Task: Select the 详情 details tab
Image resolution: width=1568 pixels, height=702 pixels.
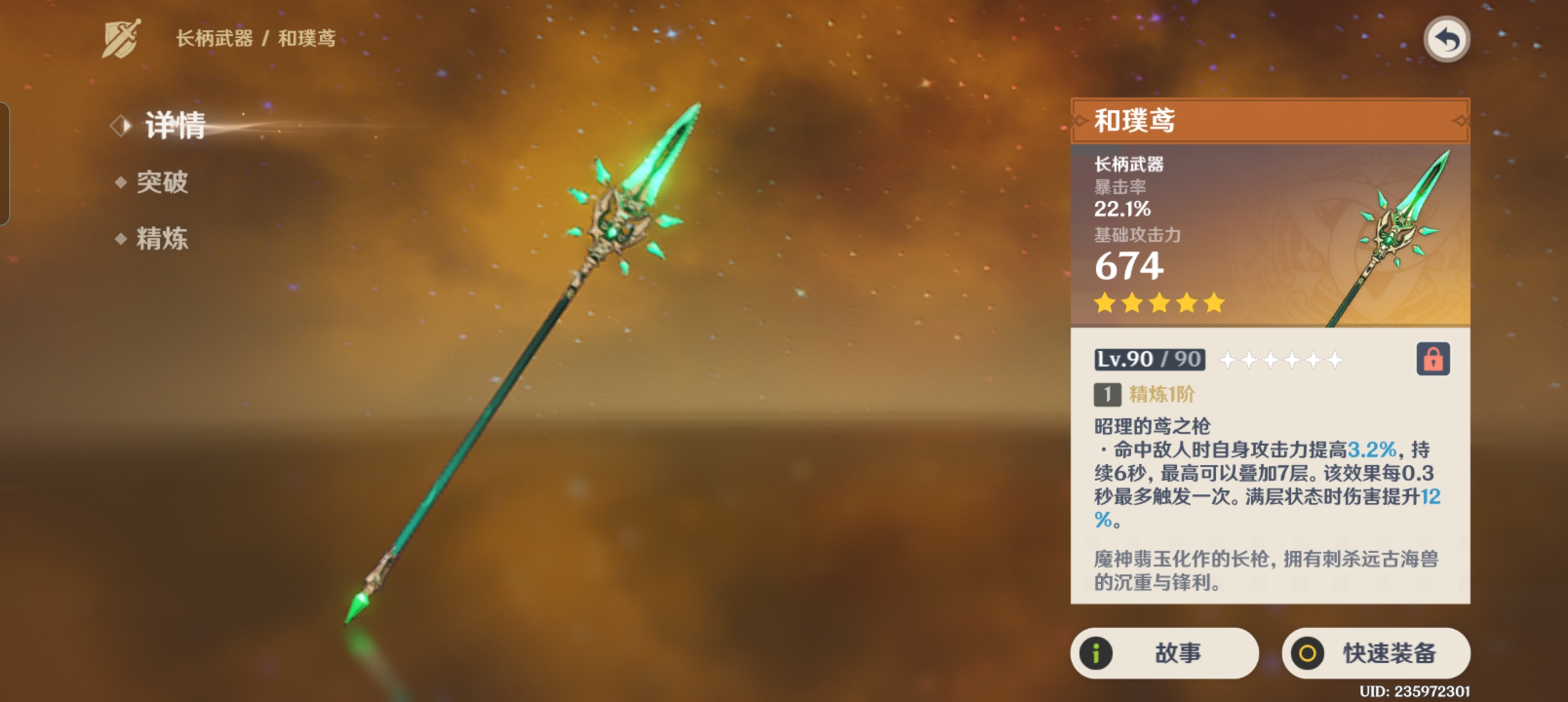Action: click(x=174, y=125)
